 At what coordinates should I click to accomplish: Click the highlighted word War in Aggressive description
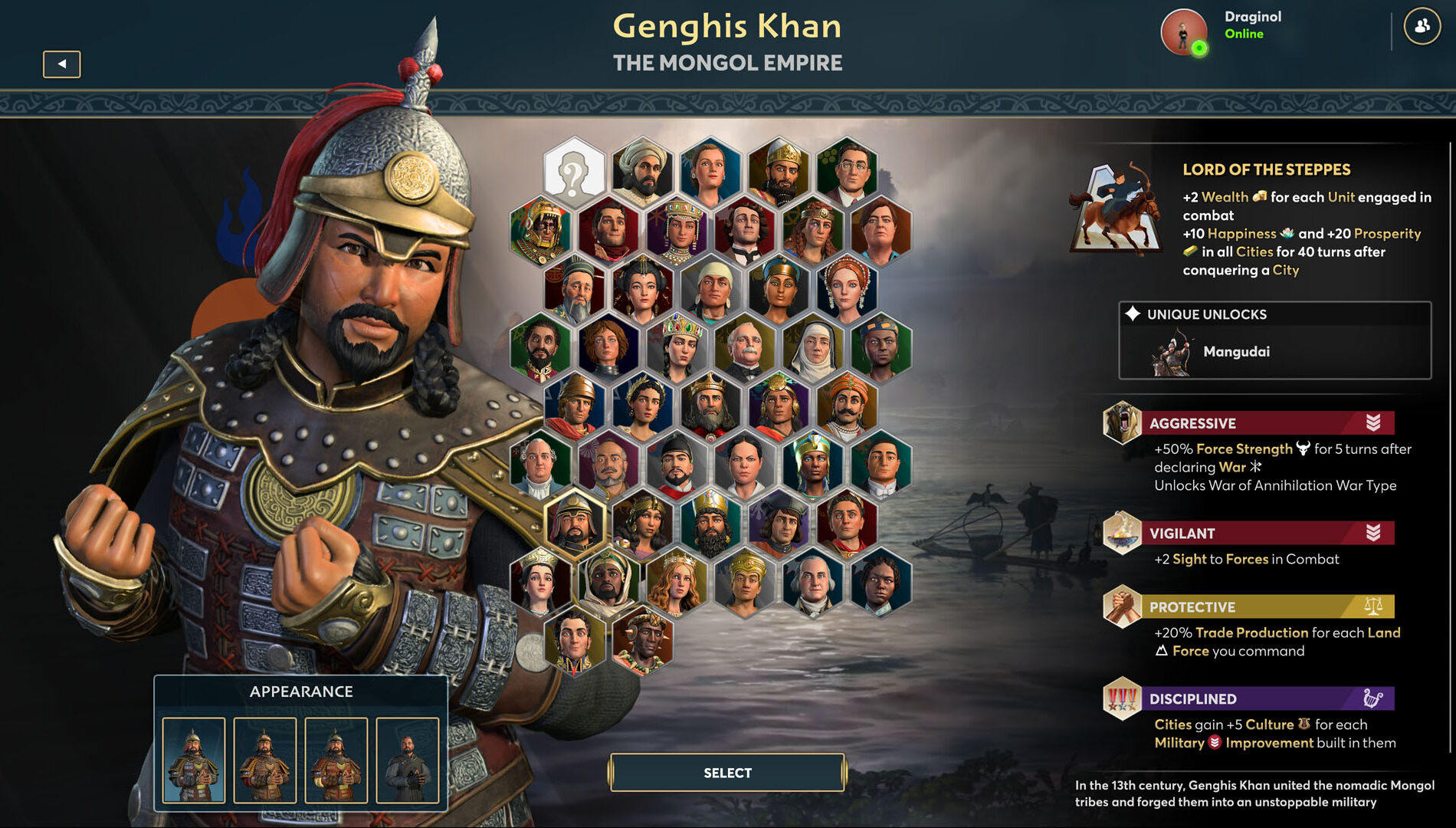tap(1232, 467)
